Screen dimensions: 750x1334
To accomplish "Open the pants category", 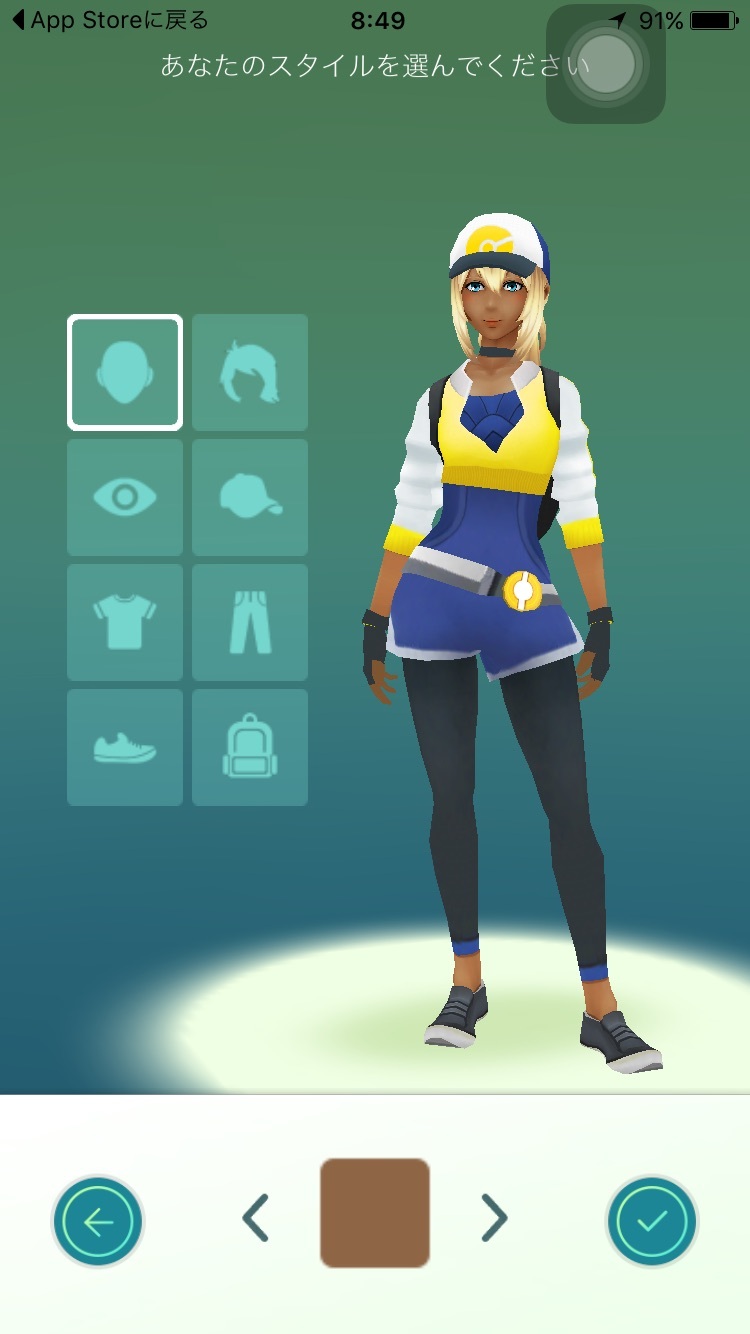I will [x=250, y=622].
